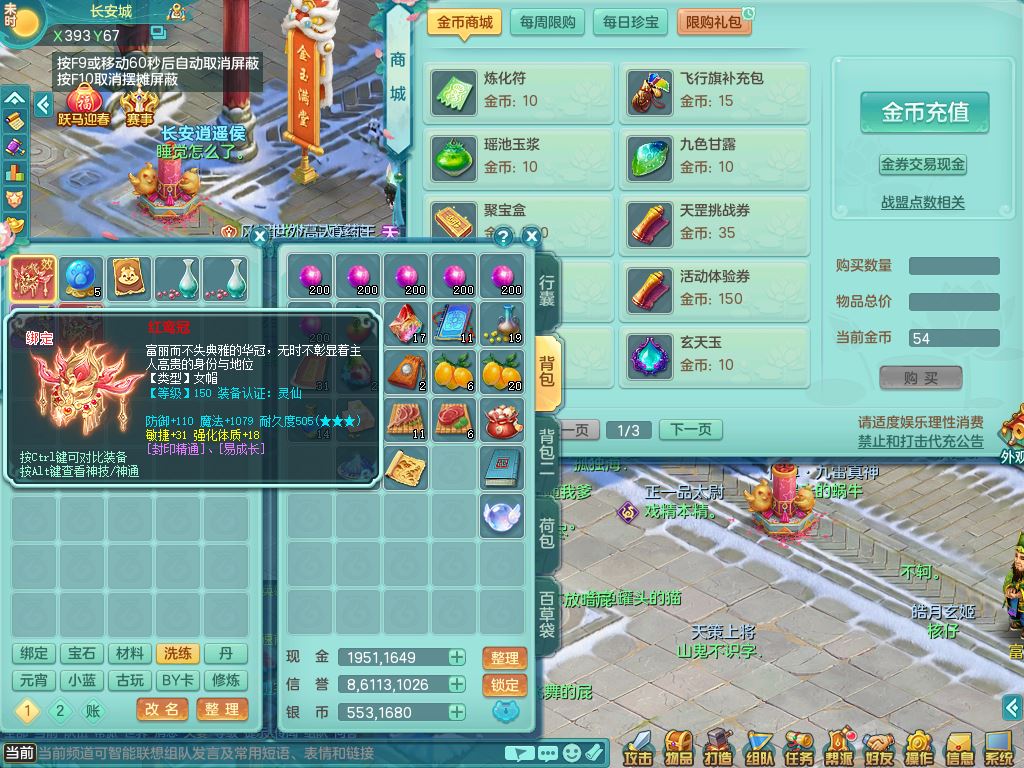Open the 限购礼包 shop tab
1024x768 pixels.
[x=714, y=22]
